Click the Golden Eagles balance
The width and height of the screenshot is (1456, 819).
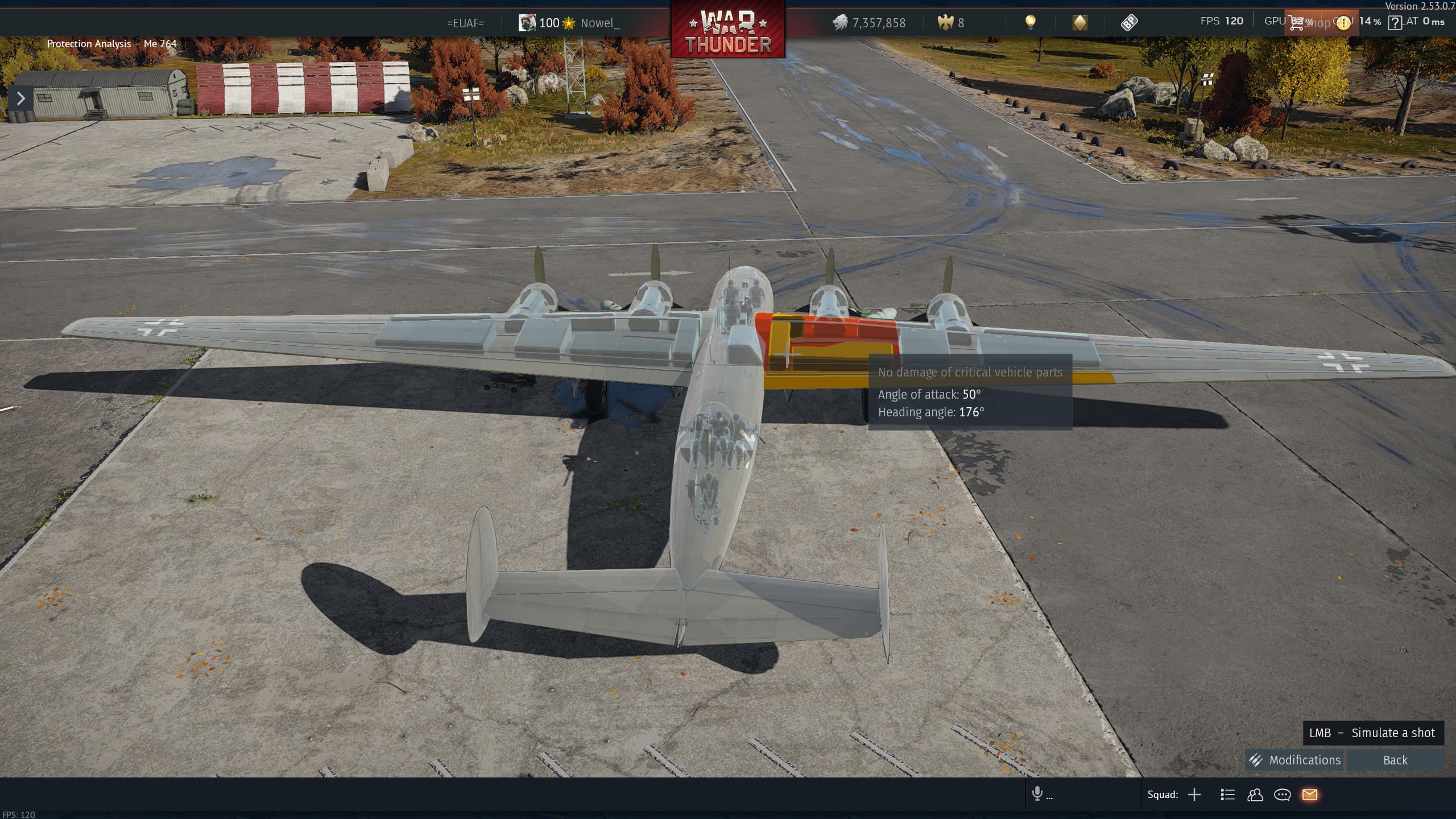click(x=951, y=23)
